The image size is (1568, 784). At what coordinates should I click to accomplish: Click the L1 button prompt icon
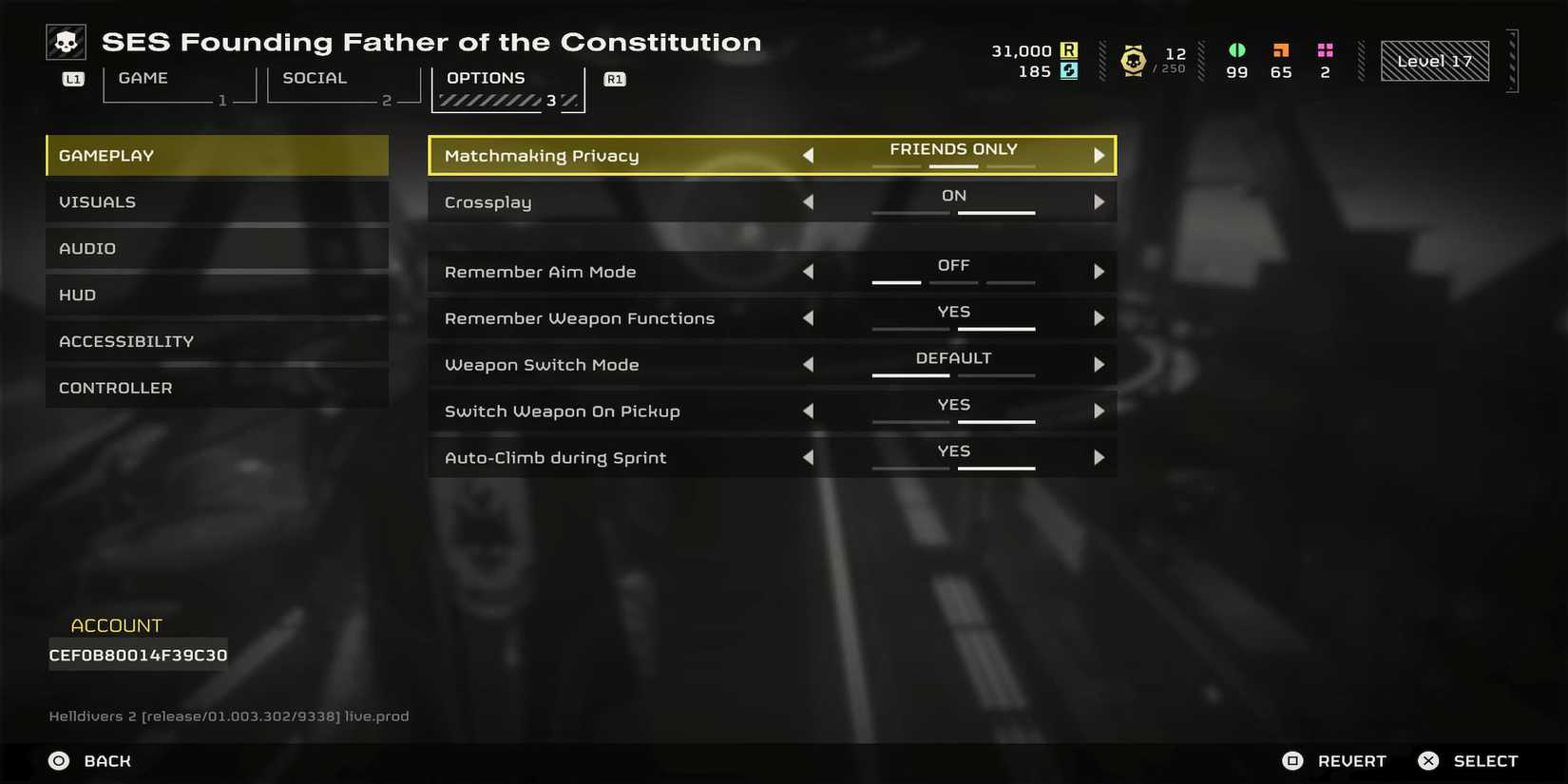click(x=72, y=79)
